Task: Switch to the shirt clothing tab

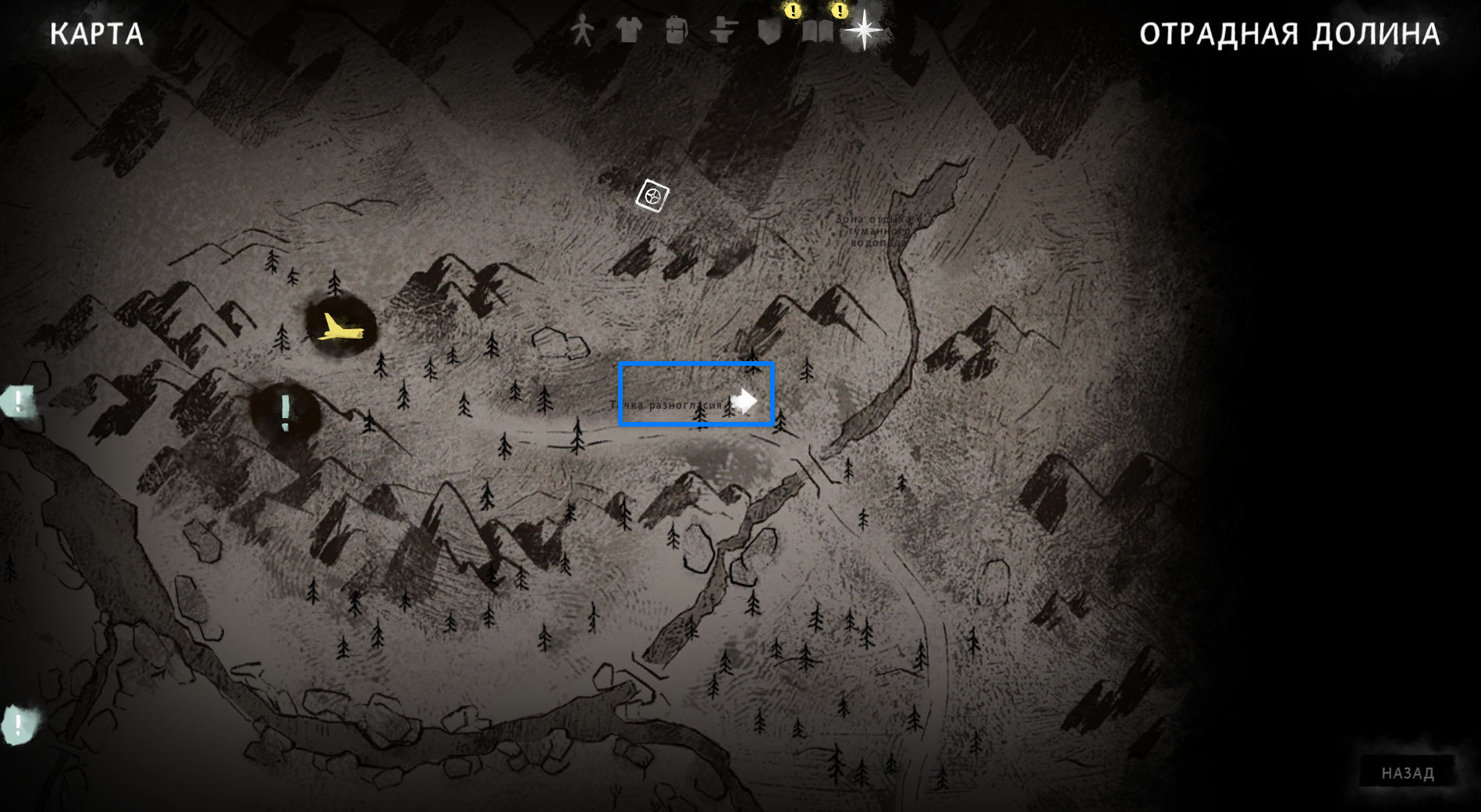Action: tap(629, 30)
